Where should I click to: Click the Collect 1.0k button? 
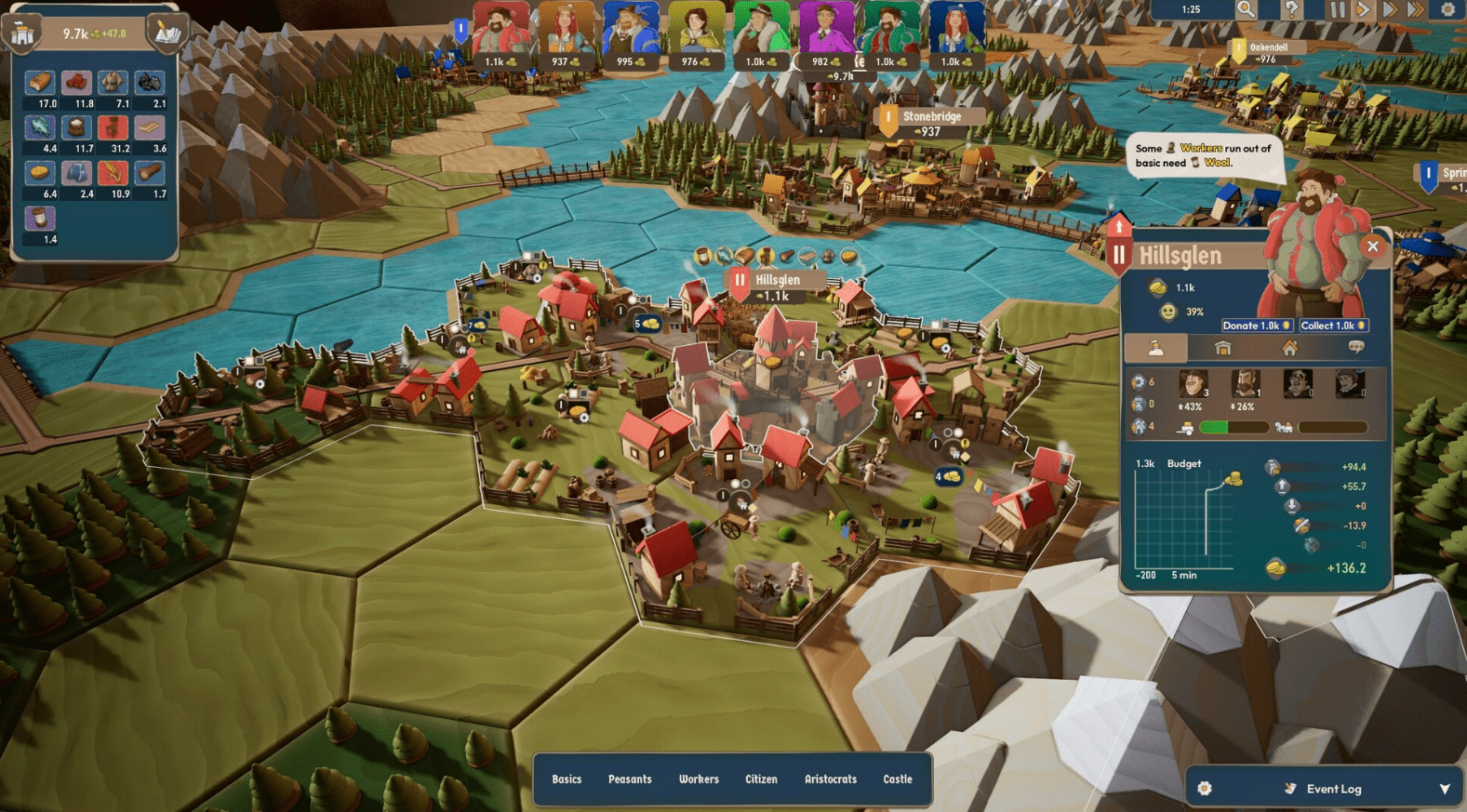1334,326
